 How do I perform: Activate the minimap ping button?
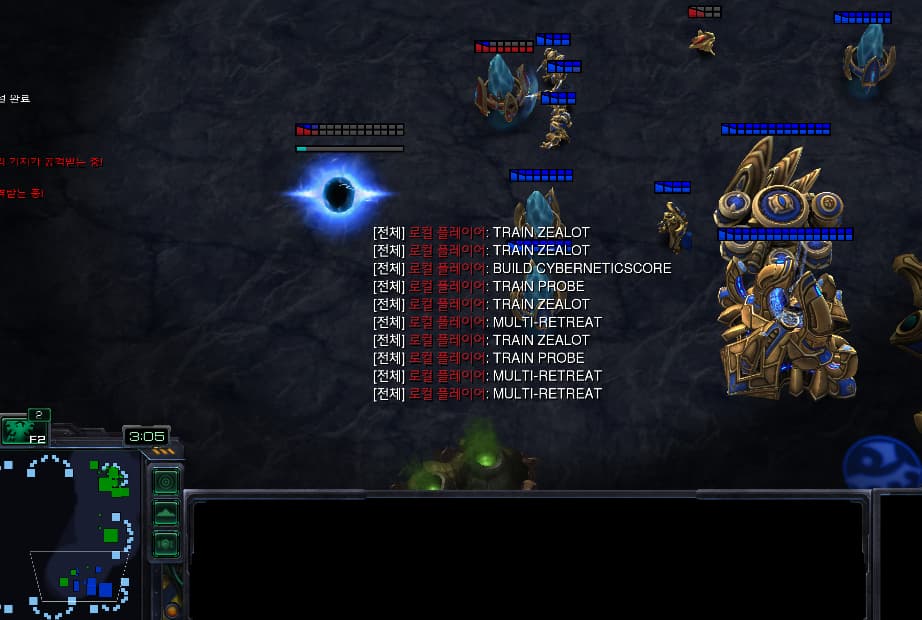(166, 482)
